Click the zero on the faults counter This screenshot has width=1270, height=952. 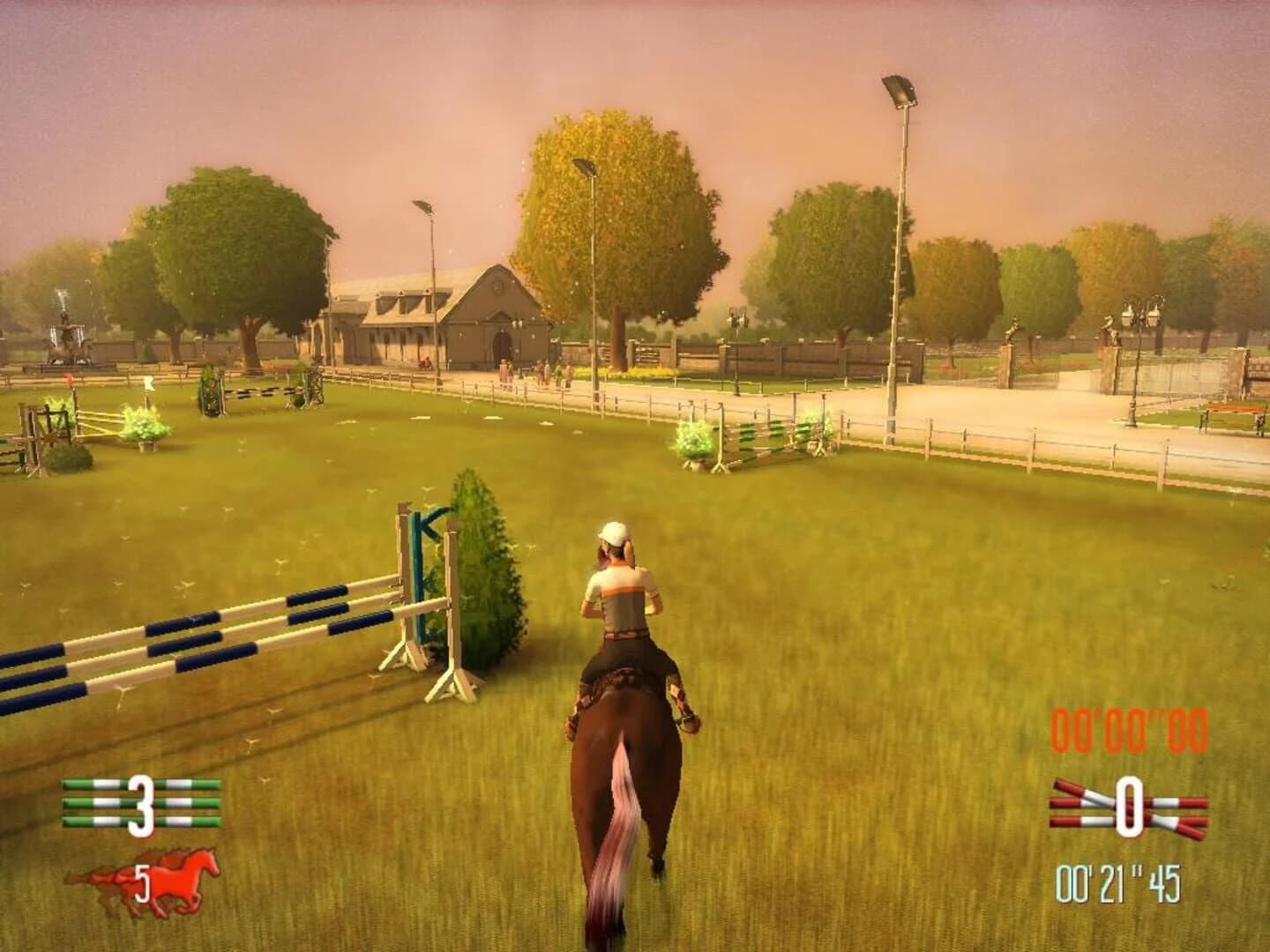click(1131, 807)
